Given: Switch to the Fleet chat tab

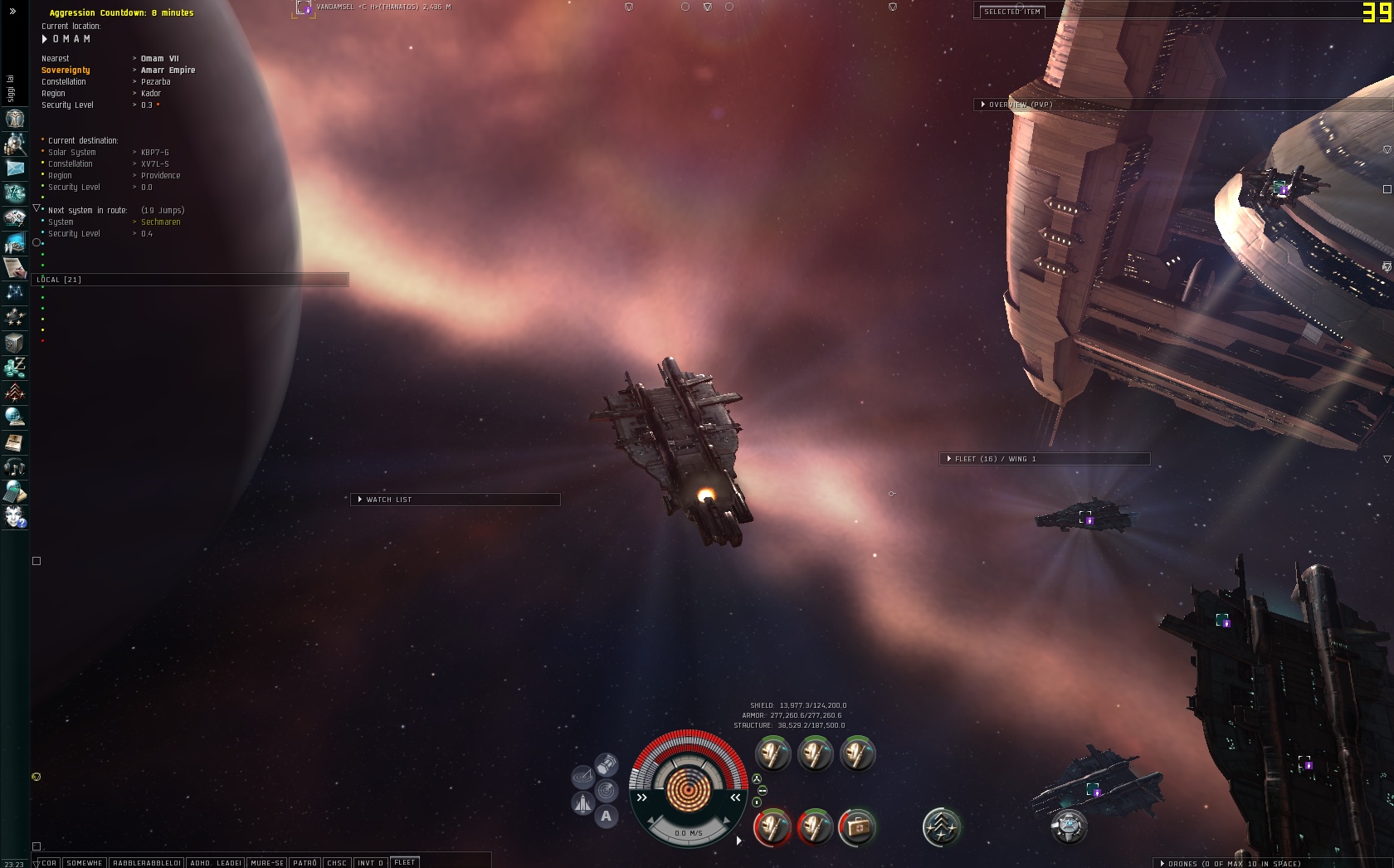Looking at the screenshot, I should tap(405, 862).
